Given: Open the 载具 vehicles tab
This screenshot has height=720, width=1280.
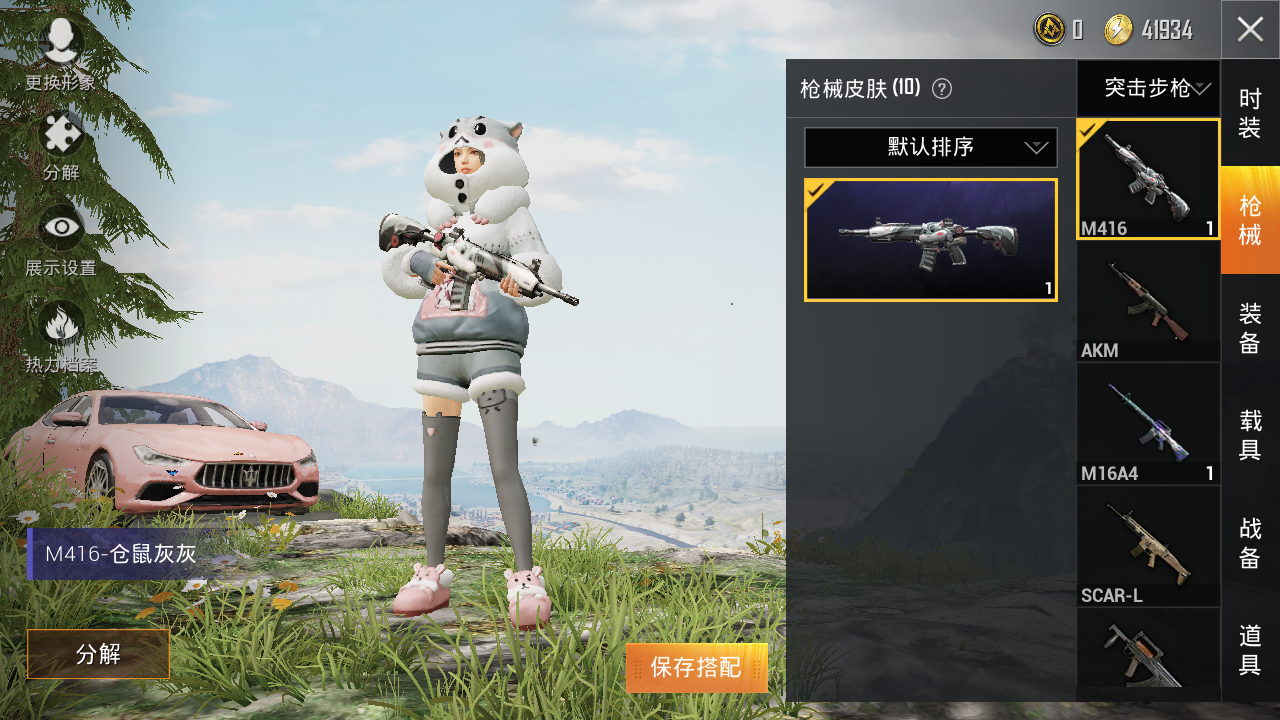Looking at the screenshot, I should click(1249, 436).
